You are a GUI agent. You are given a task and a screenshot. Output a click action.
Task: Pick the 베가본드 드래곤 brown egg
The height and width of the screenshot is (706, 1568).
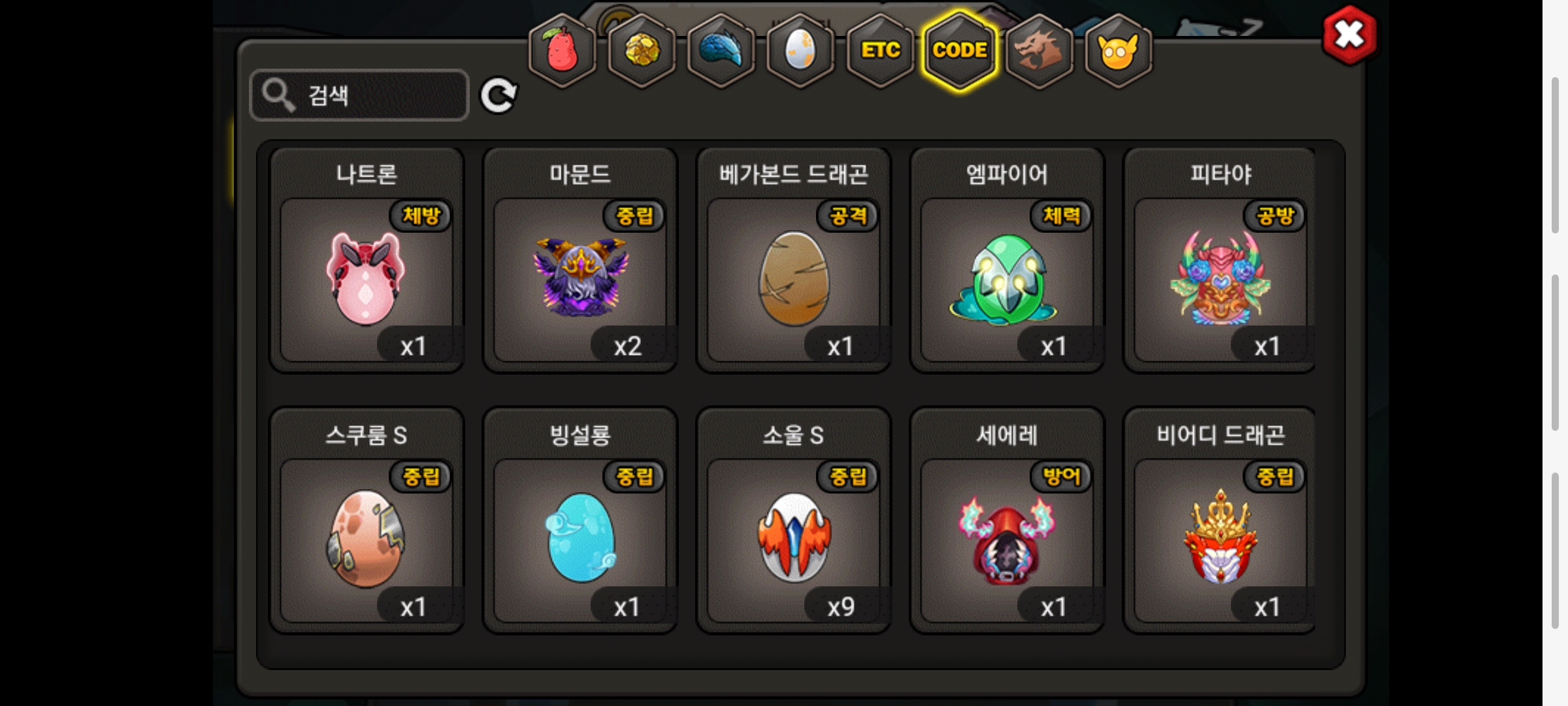click(794, 279)
